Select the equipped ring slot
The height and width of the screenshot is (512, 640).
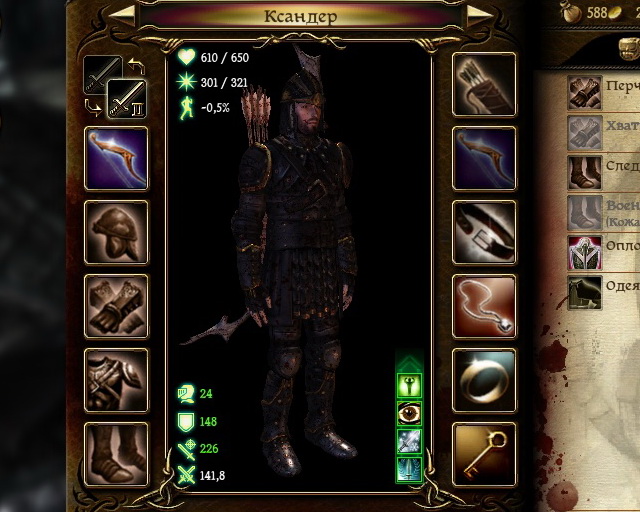[x=484, y=380]
